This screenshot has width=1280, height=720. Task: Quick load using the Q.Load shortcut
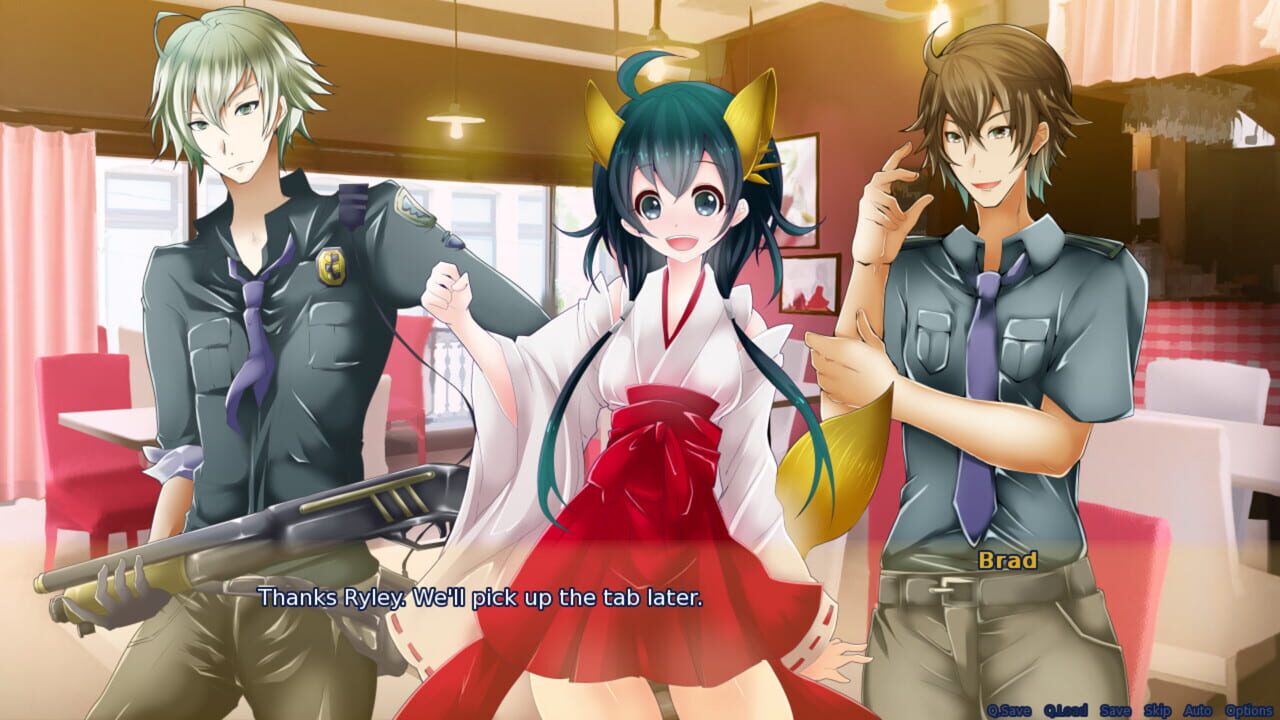coord(1067,710)
